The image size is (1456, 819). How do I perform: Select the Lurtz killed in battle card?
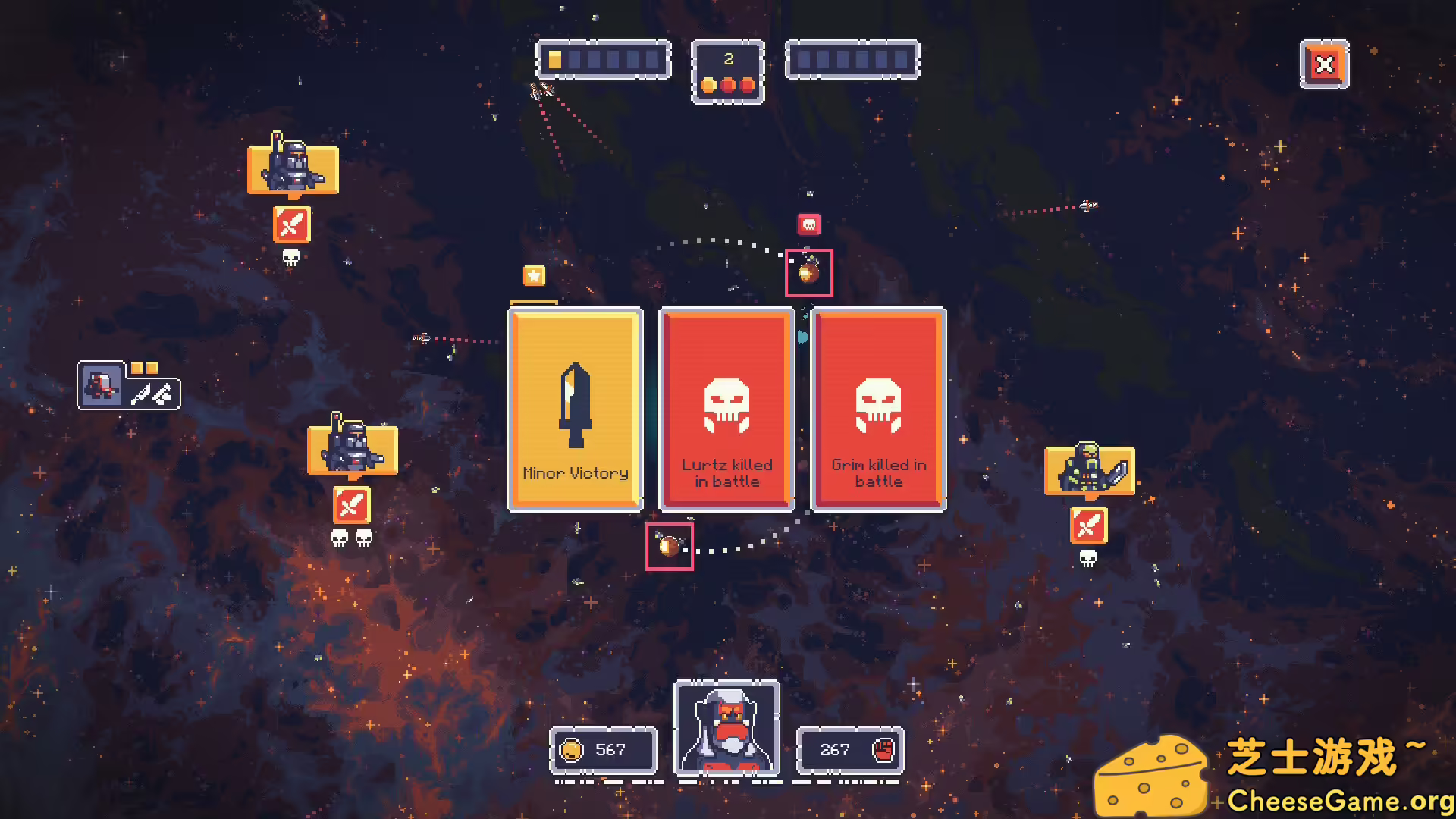726,409
